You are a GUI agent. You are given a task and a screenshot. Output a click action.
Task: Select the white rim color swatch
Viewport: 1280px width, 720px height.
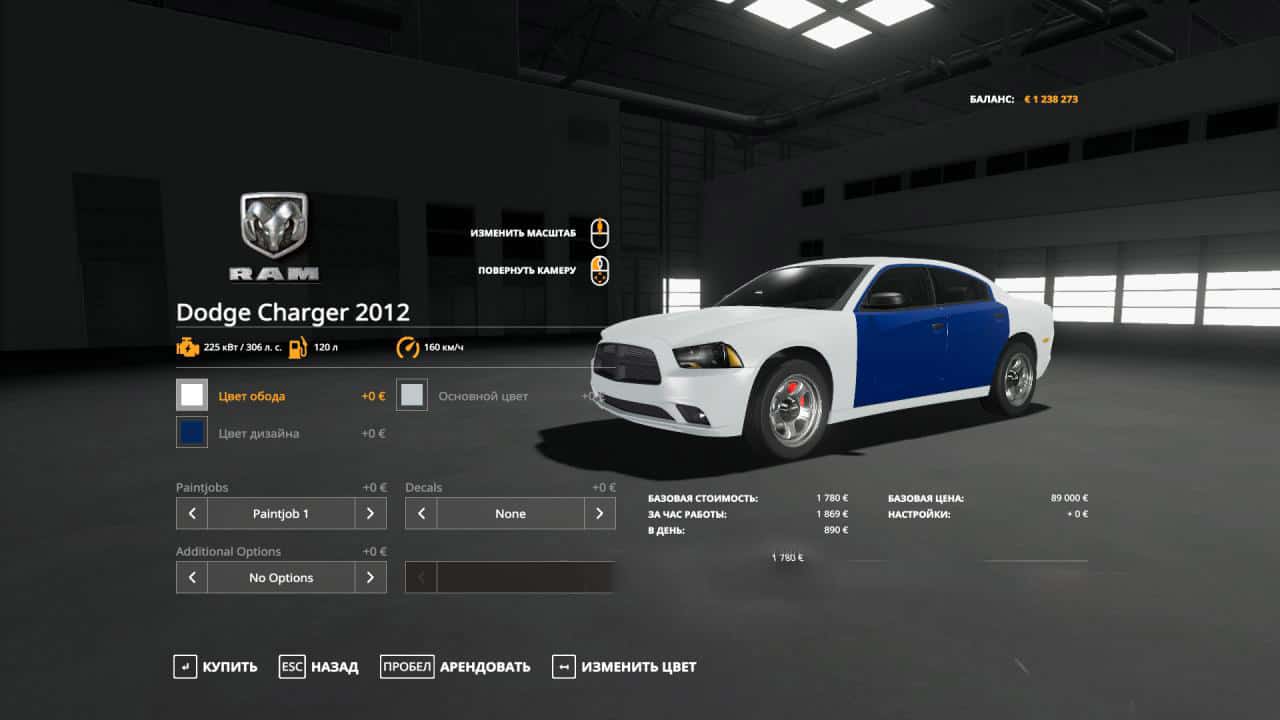coord(192,395)
